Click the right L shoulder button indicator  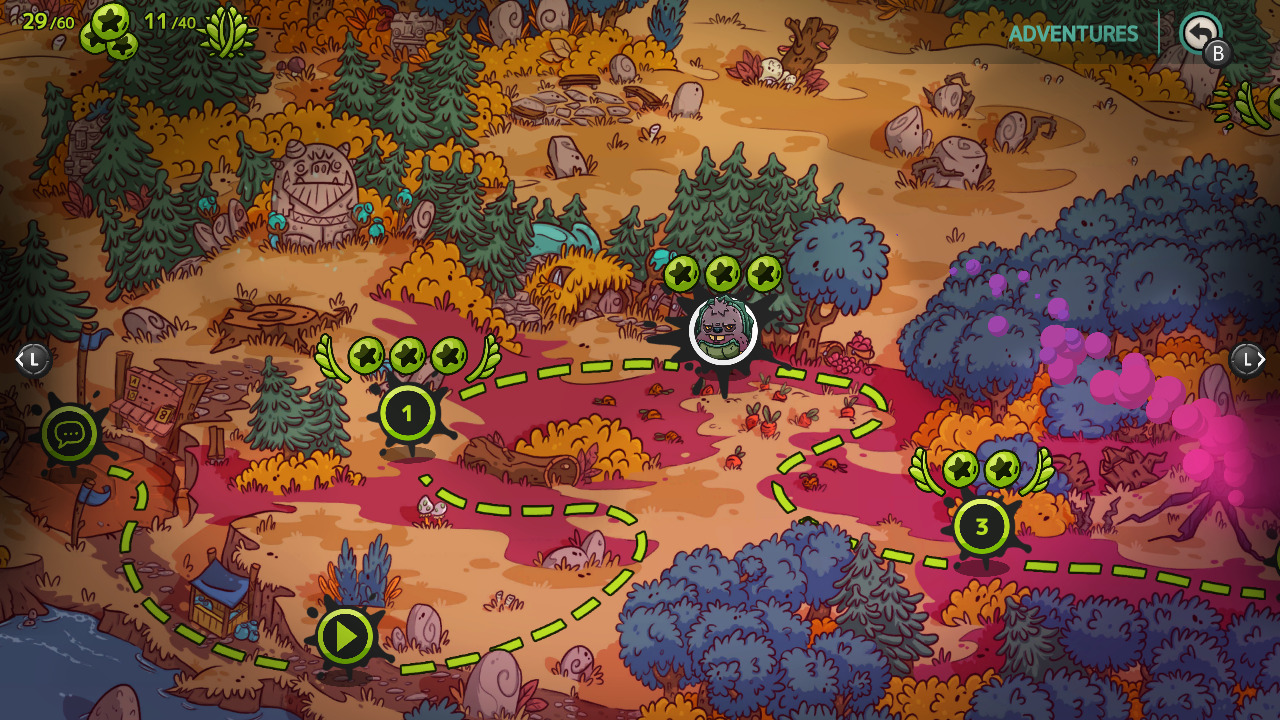click(x=1247, y=359)
